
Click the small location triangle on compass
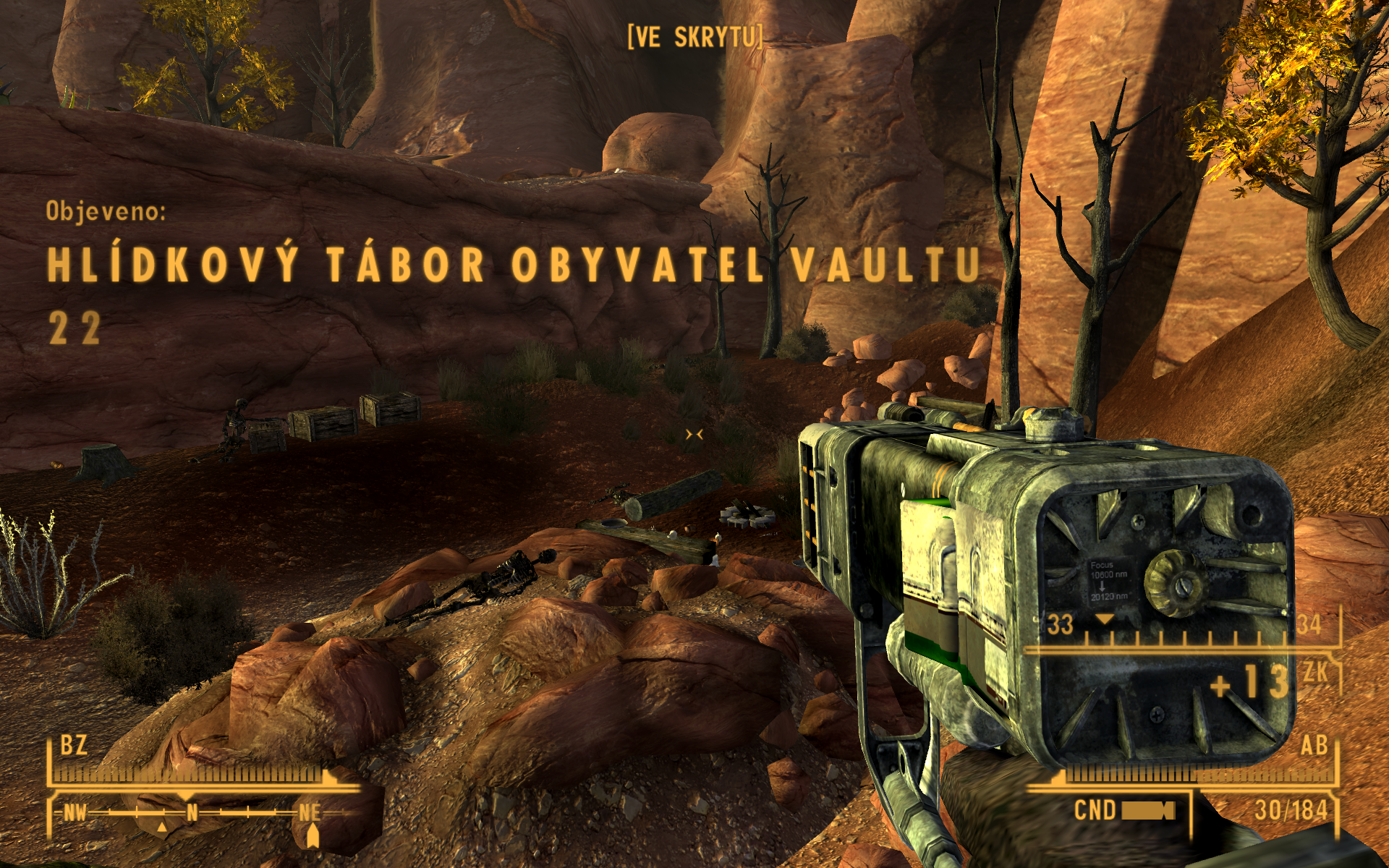coord(162,827)
